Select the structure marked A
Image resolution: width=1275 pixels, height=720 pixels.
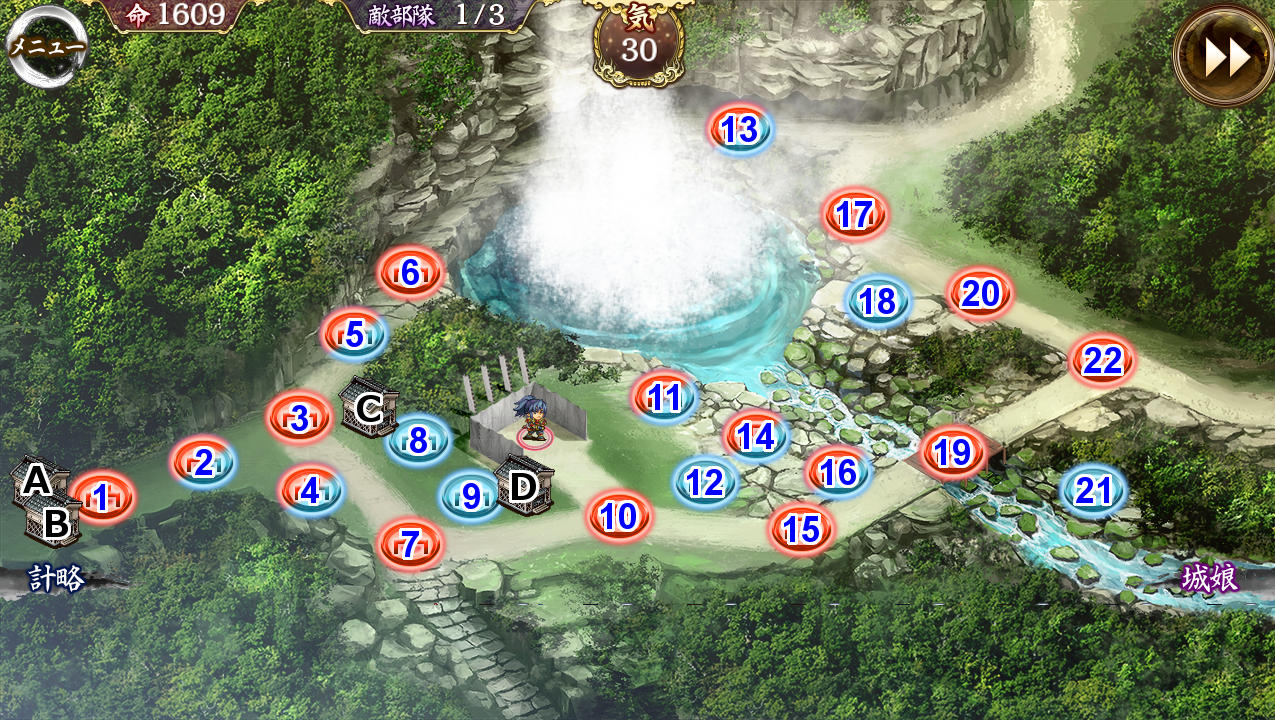[36, 481]
